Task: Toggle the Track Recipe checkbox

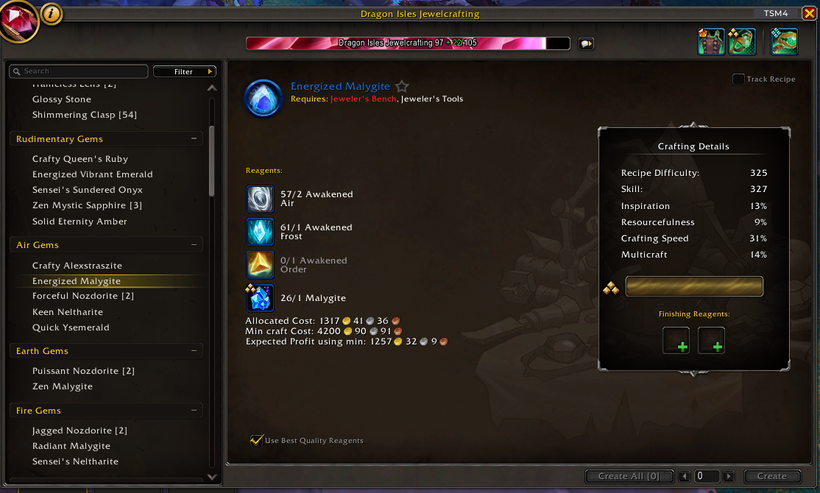Action: coord(738,79)
